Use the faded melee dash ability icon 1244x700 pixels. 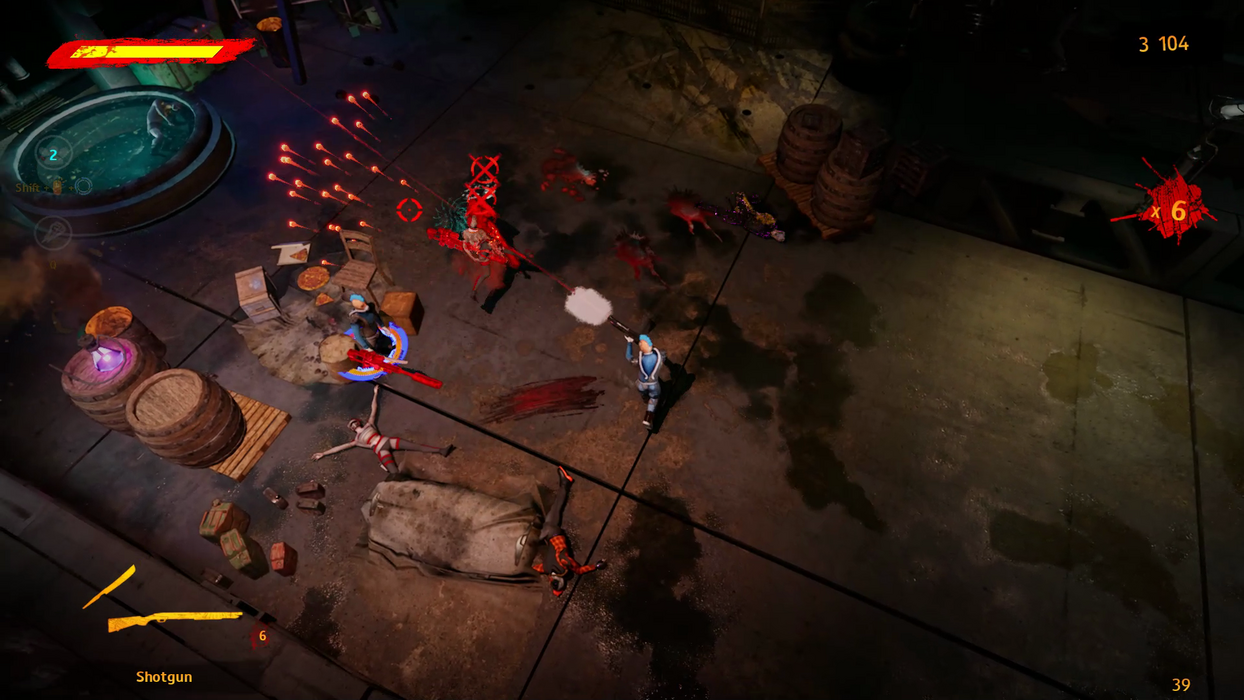(x=53, y=233)
